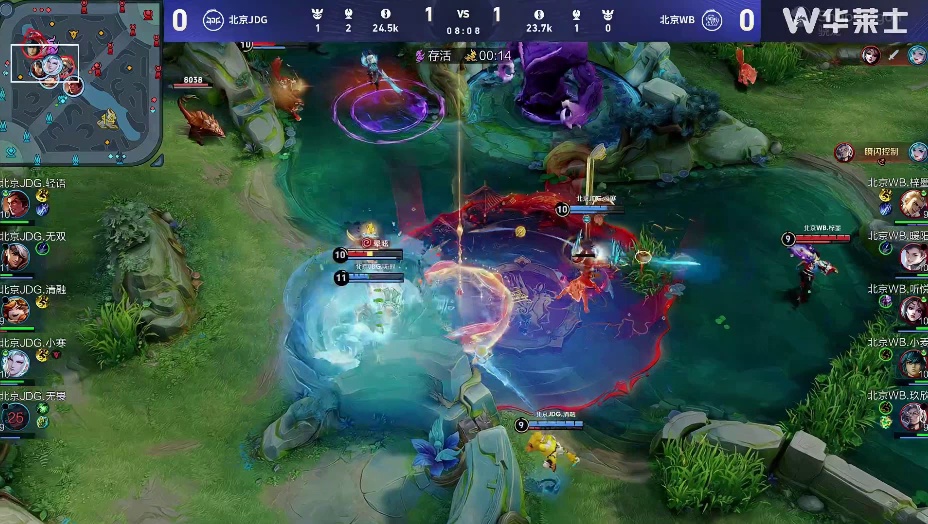Viewport: 928px width, 524px height.
Task: Click the 瞬闪控制 event notification
Action: (x=880, y=153)
